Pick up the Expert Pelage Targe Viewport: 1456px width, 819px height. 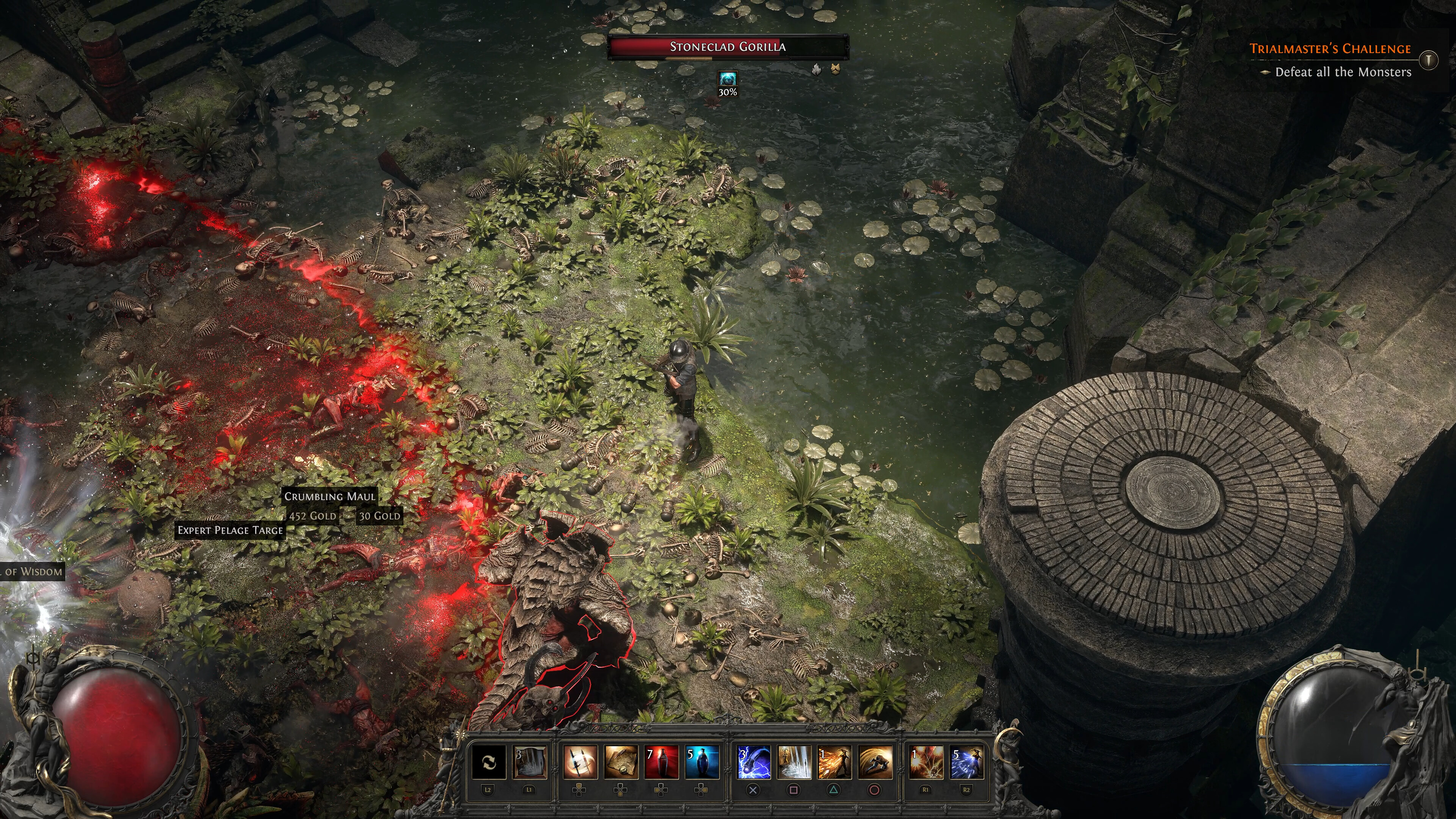229,530
